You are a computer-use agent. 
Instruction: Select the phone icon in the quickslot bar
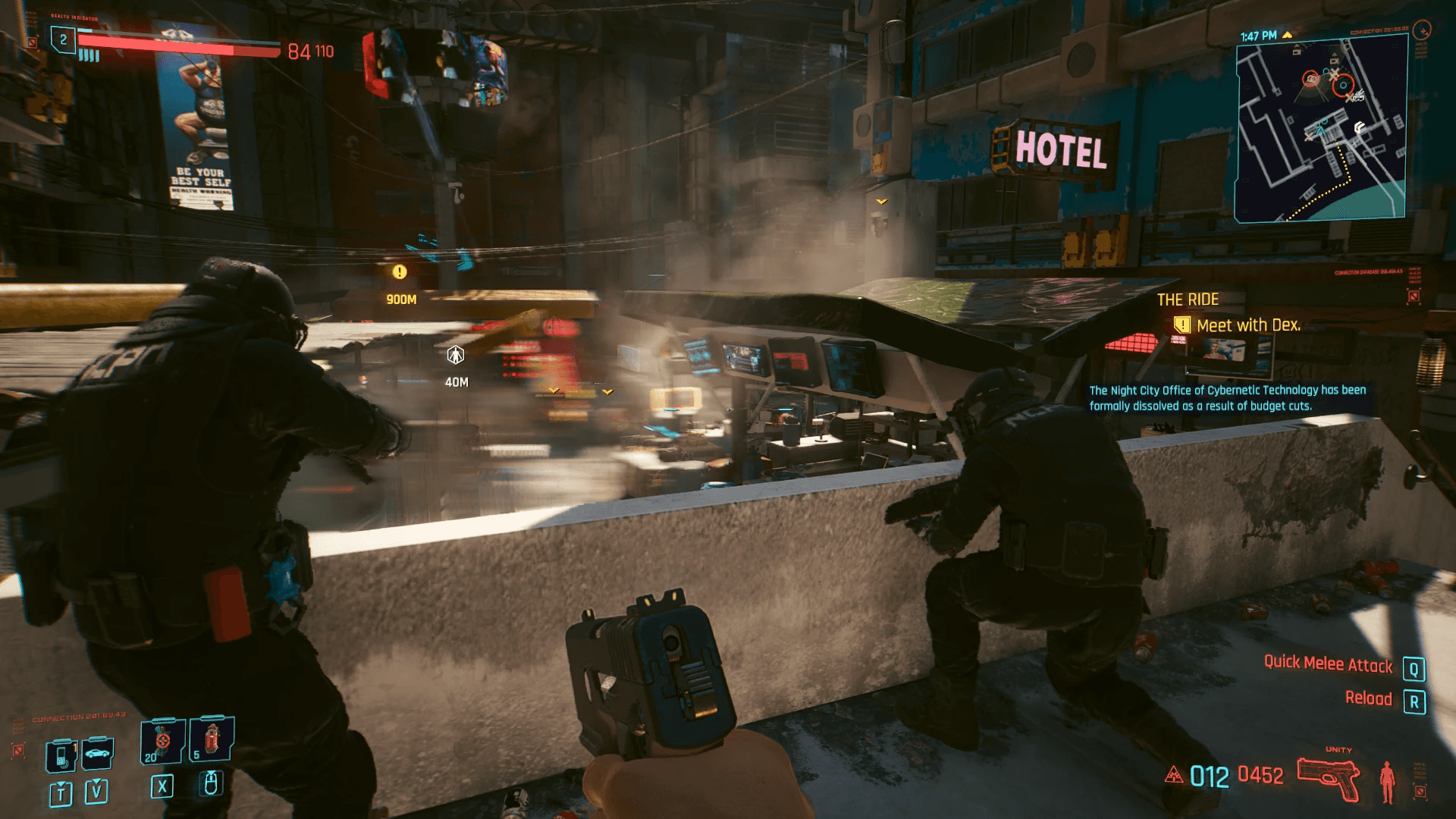point(61,756)
